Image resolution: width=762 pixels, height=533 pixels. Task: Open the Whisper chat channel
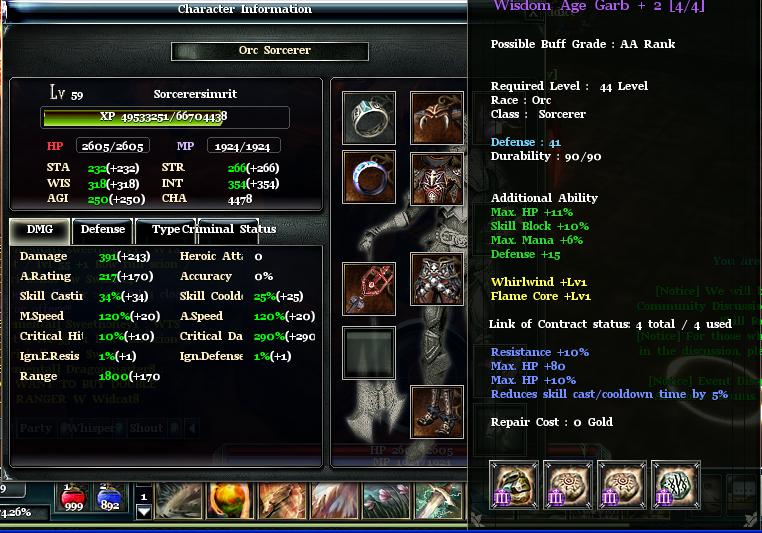[x=92, y=428]
